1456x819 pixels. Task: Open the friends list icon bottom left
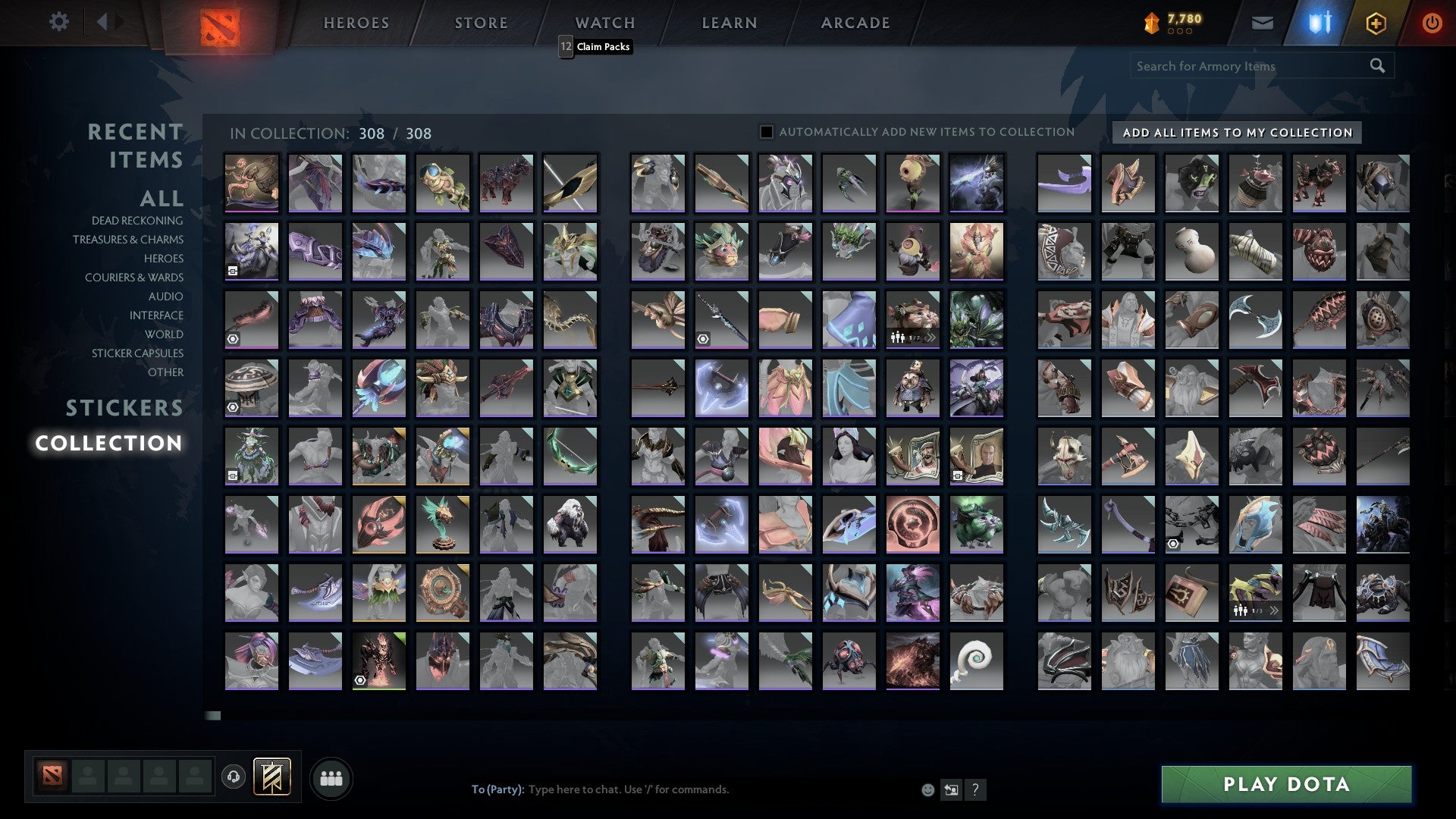coord(331,777)
